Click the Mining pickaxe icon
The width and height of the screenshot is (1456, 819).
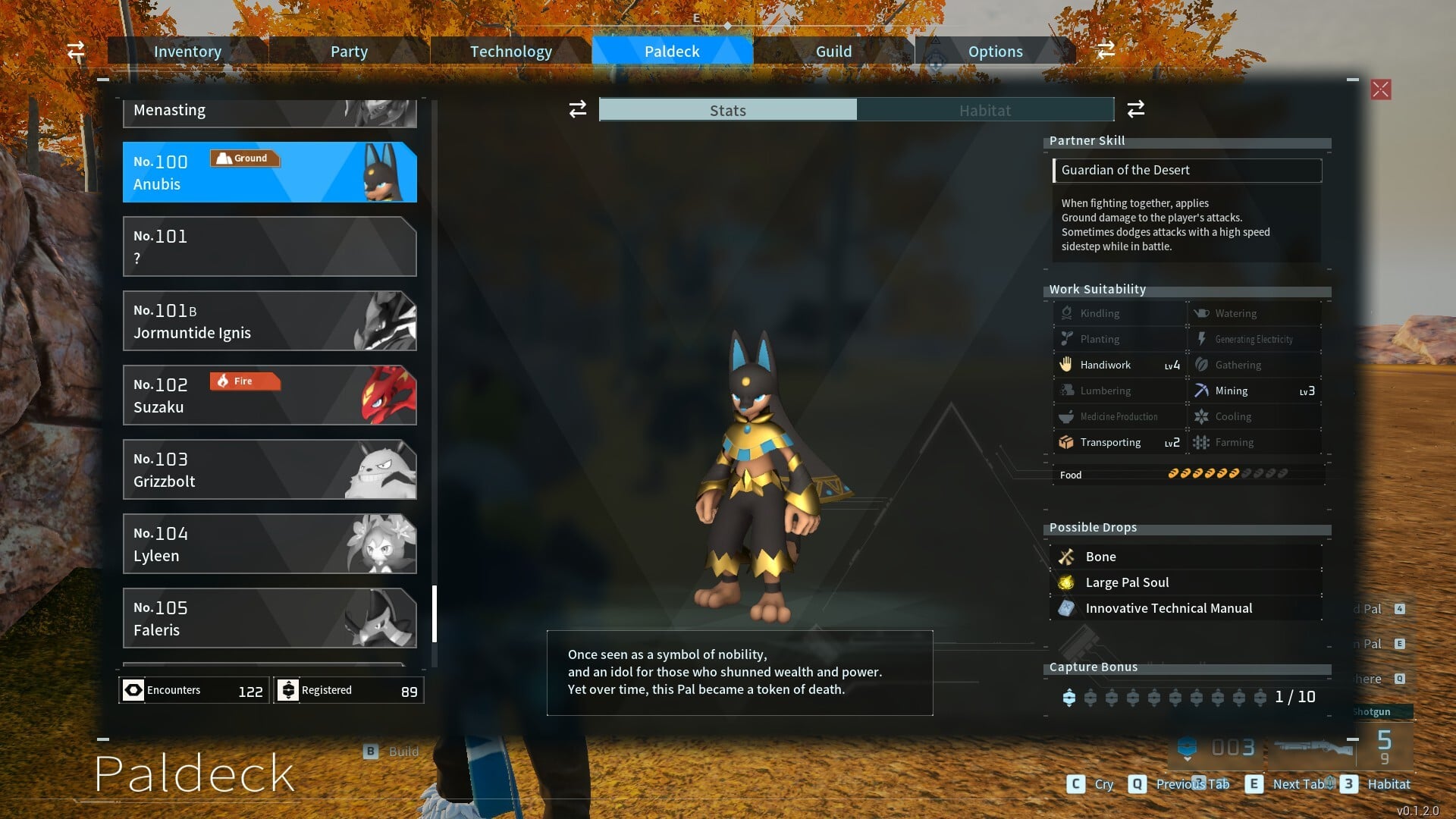click(1202, 390)
